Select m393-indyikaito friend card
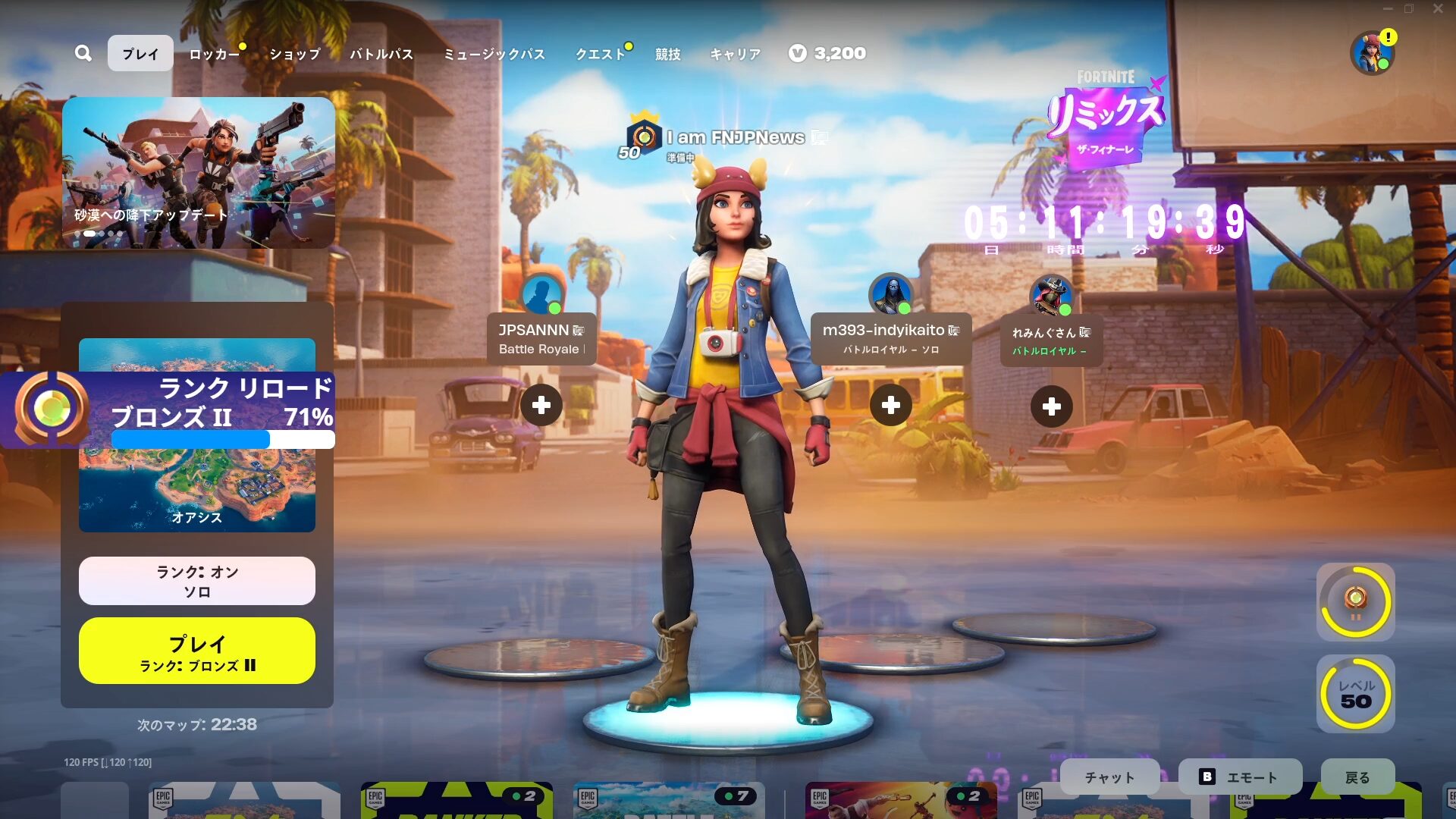This screenshot has height=819, width=1456. tap(891, 338)
